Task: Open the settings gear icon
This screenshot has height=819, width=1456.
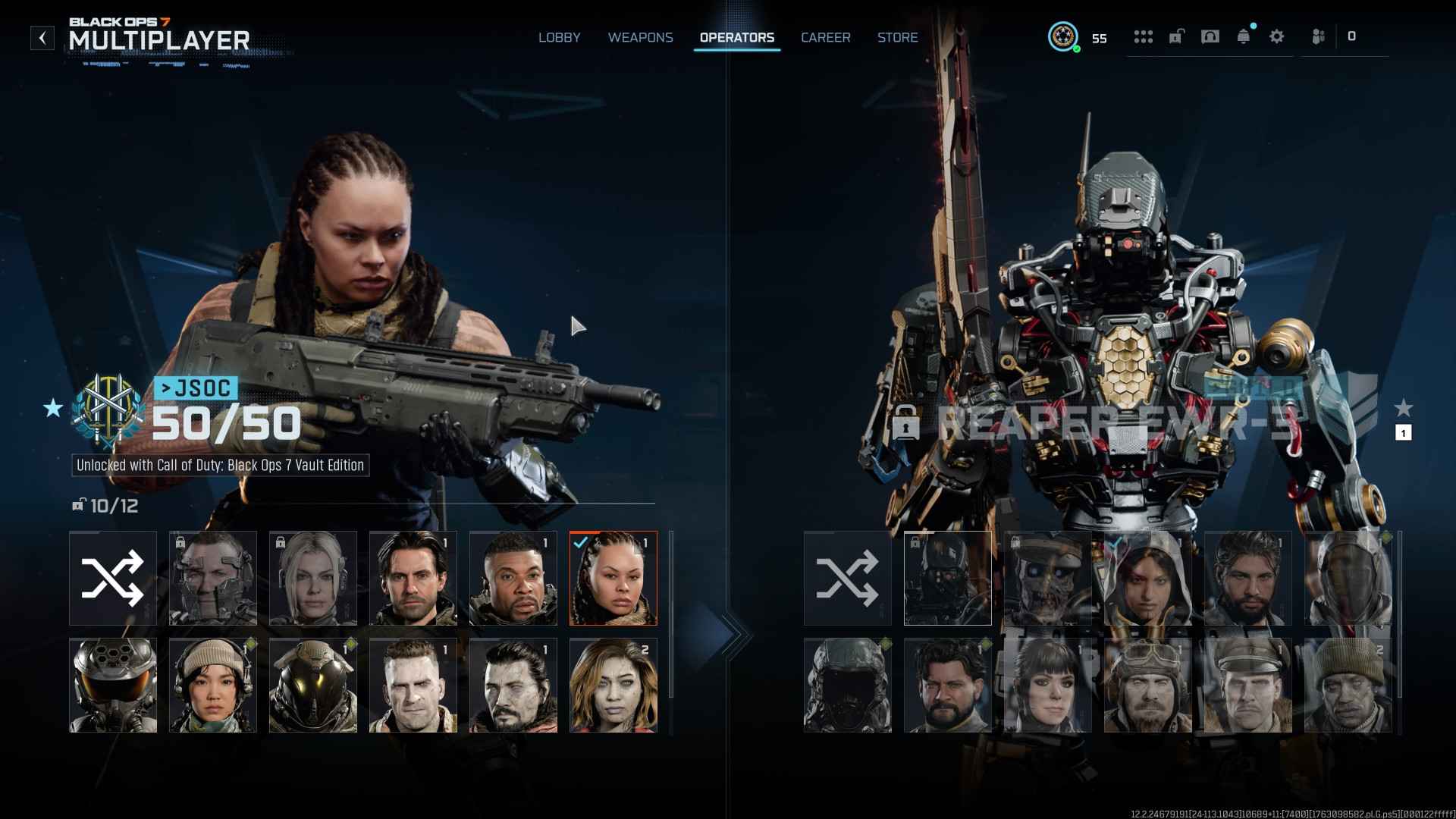Action: (x=1276, y=36)
